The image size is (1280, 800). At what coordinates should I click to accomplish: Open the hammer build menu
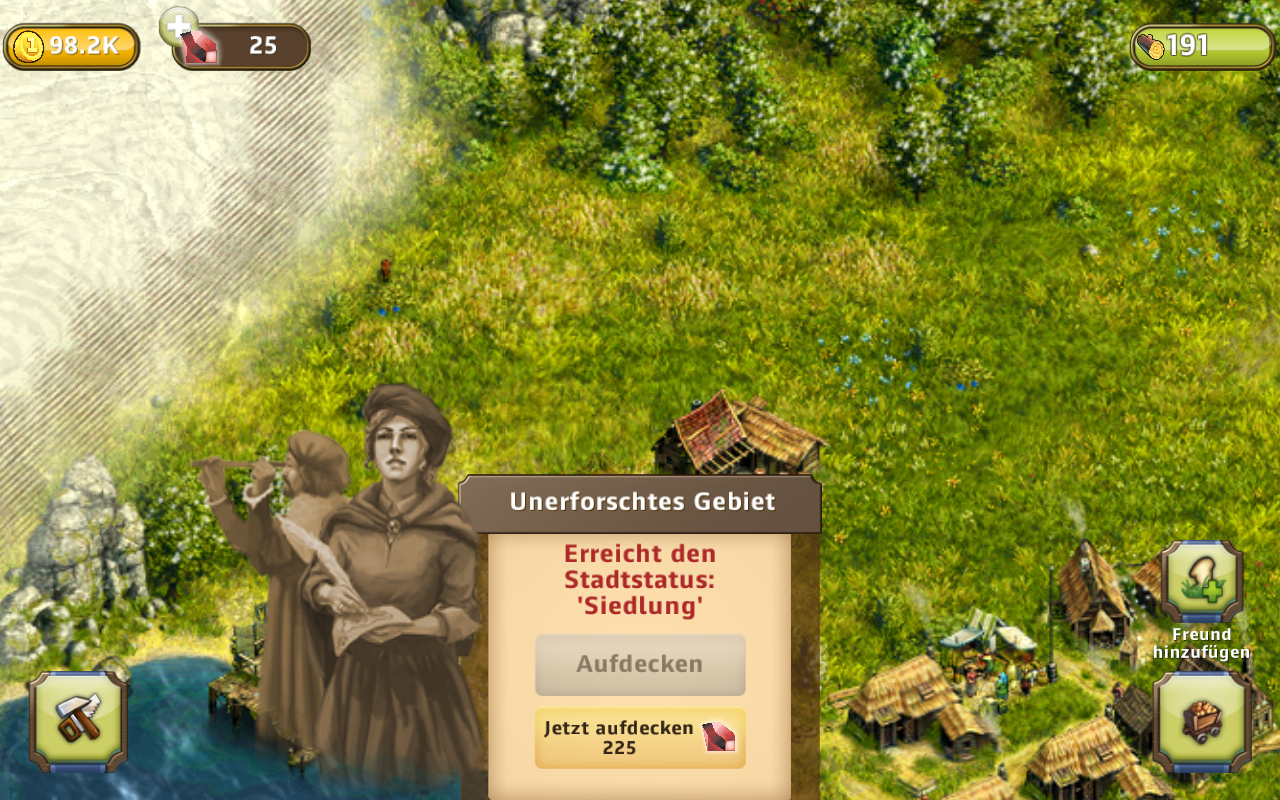tap(78, 720)
